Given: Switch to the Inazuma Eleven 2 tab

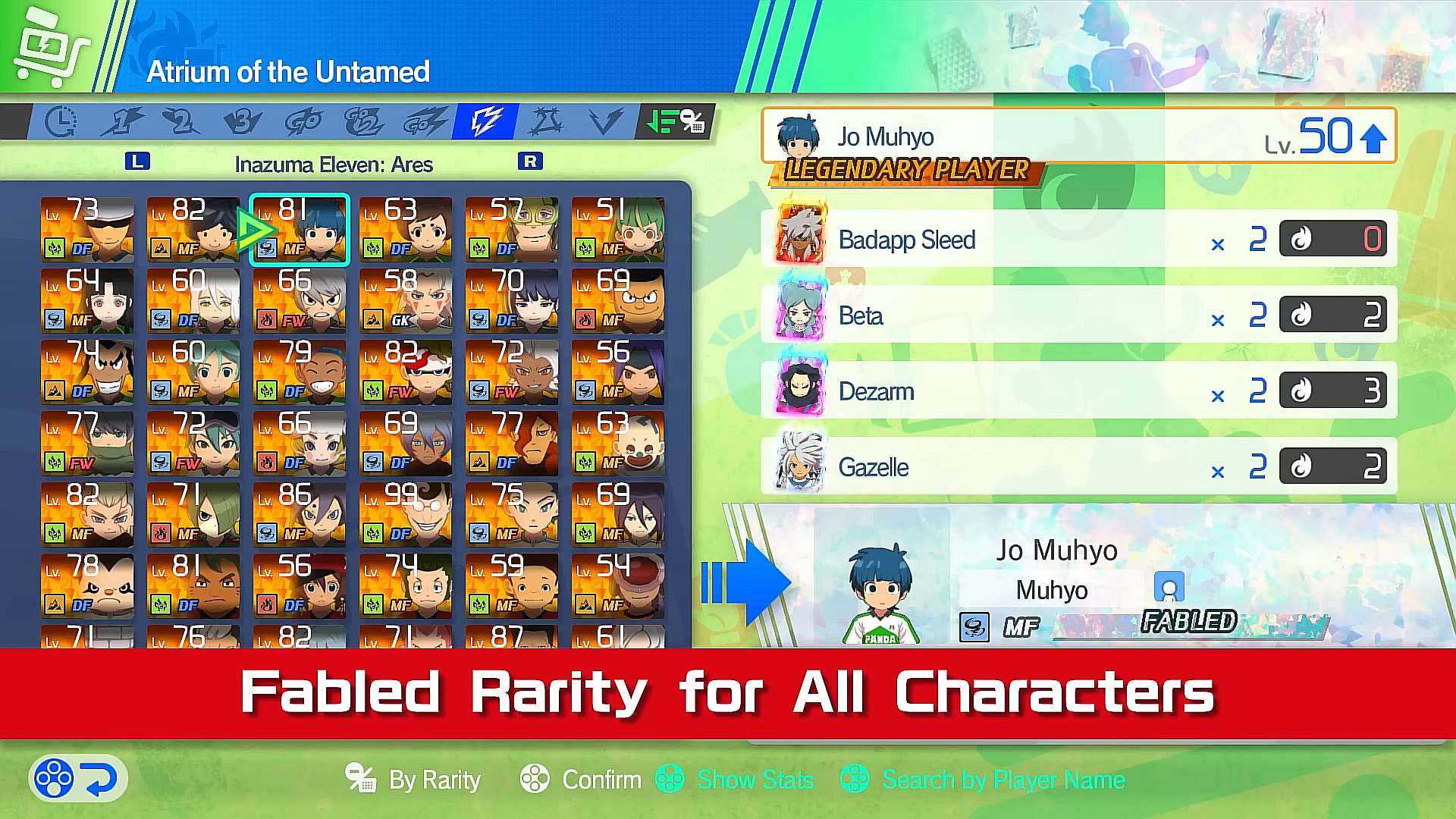Looking at the screenshot, I should pos(181,121).
